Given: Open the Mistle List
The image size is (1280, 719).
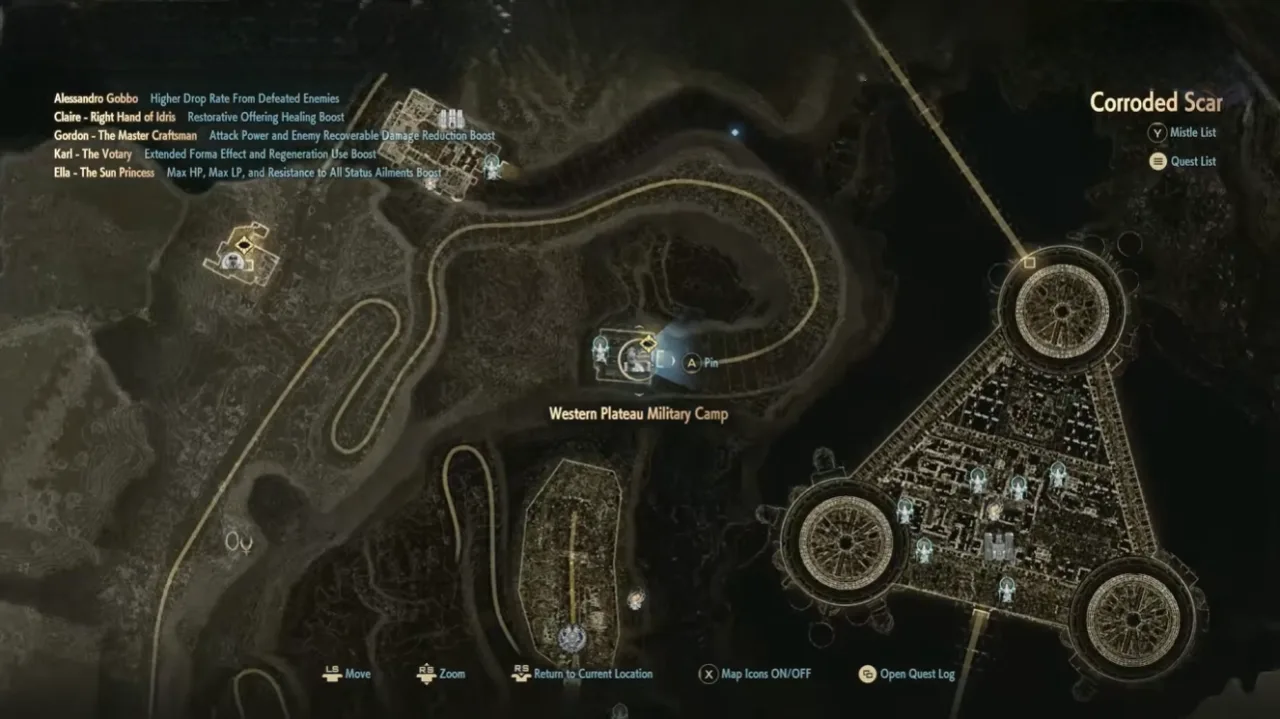Looking at the screenshot, I should (1183, 132).
